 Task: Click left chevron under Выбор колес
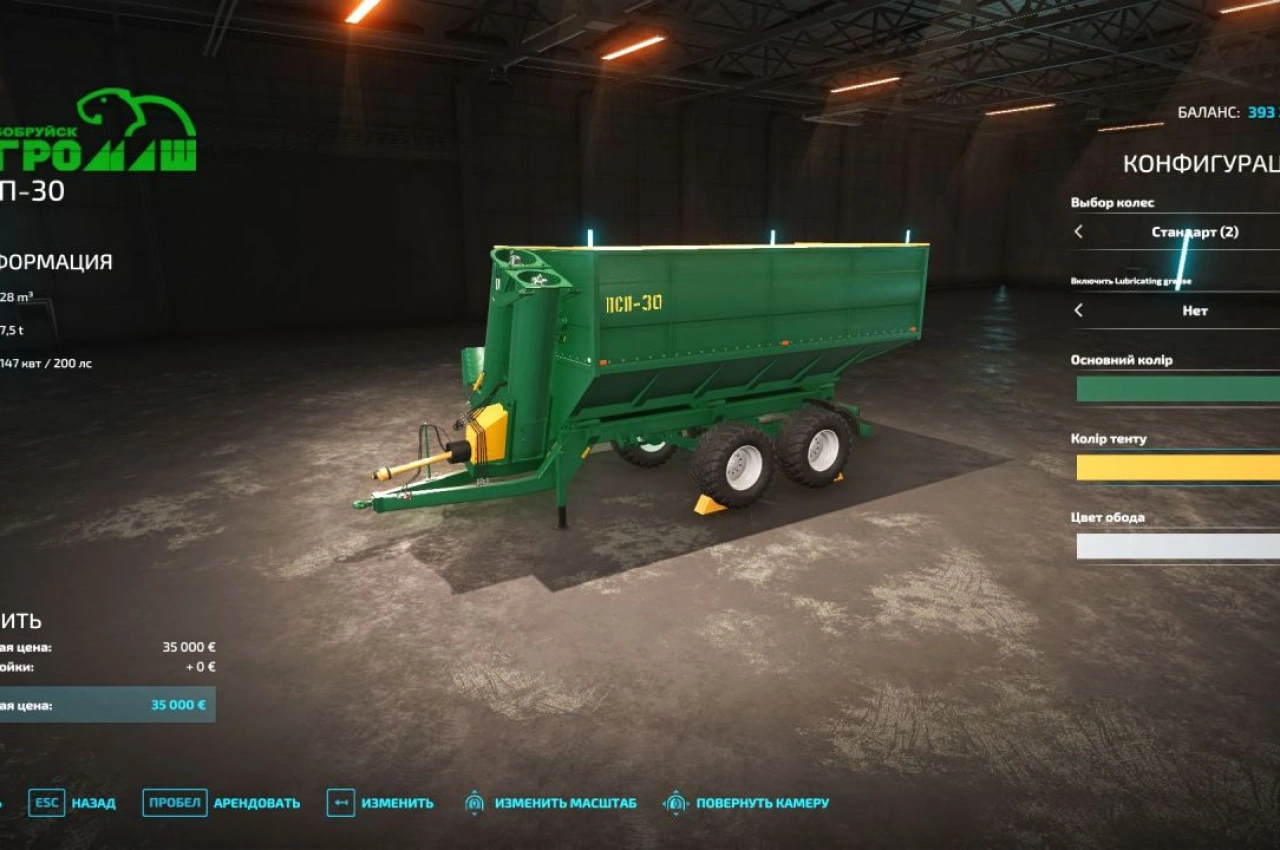[1077, 231]
